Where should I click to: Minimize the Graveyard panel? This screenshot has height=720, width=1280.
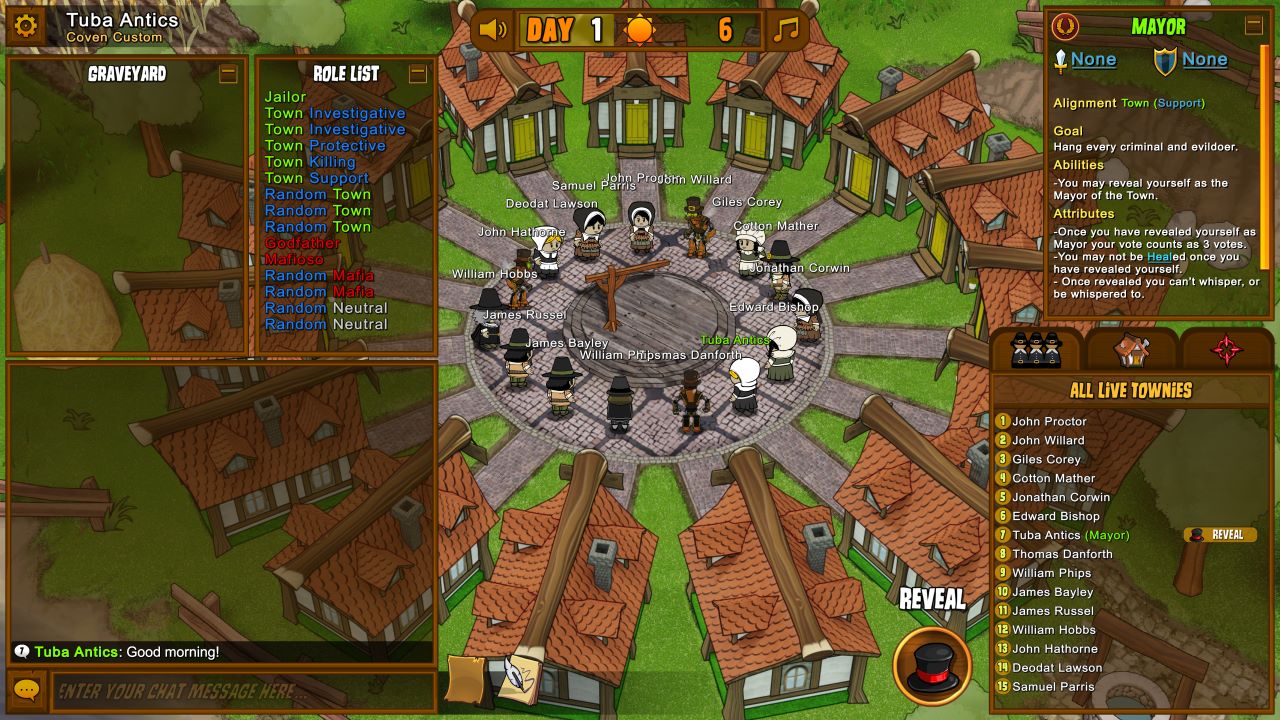point(228,73)
